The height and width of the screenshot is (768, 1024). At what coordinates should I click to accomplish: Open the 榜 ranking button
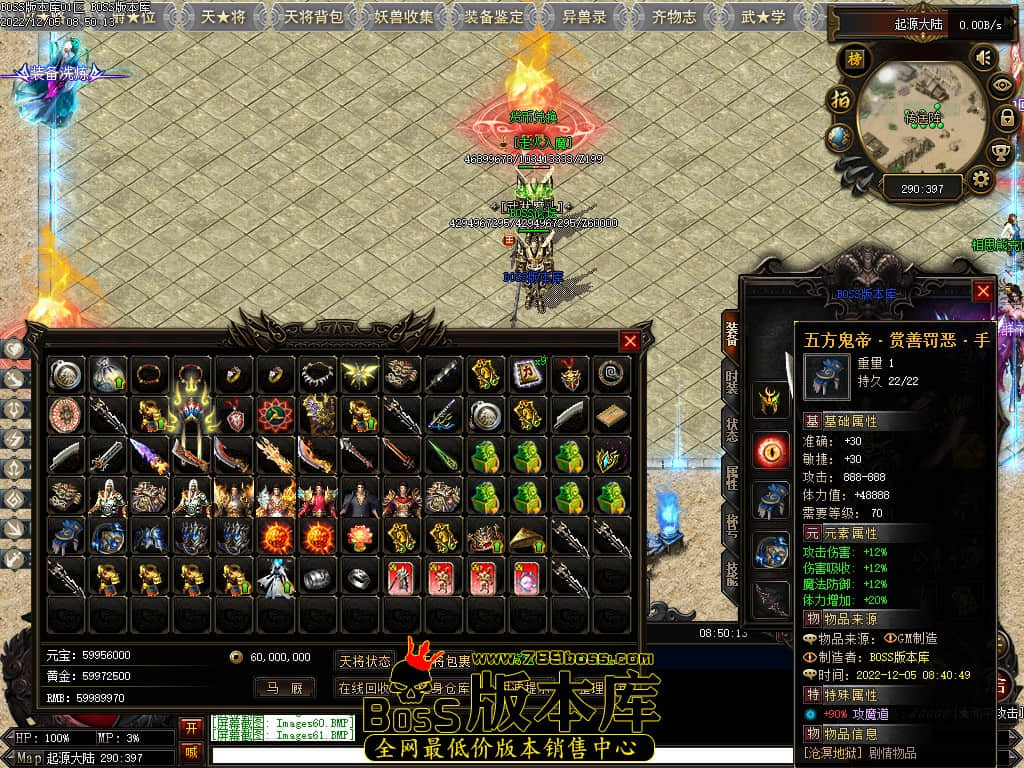[854, 60]
